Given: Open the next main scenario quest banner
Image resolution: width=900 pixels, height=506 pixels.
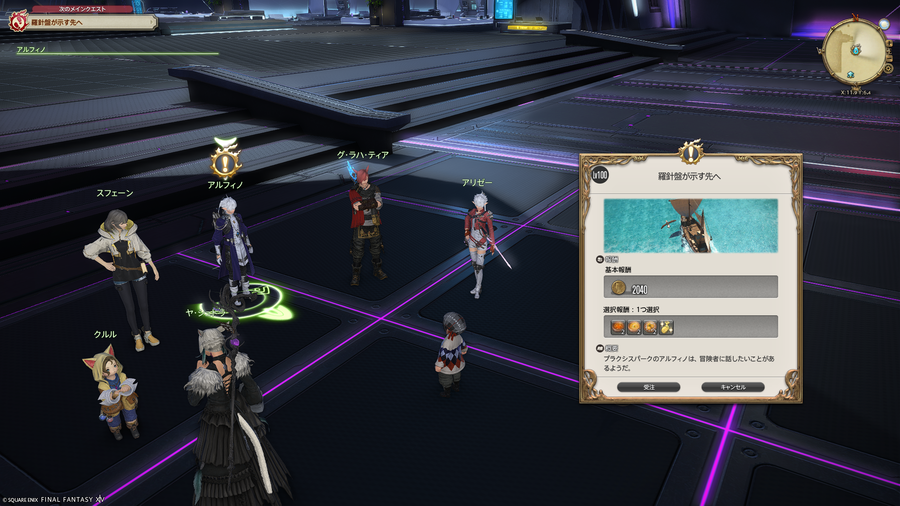Looking at the screenshot, I should 84,21.
